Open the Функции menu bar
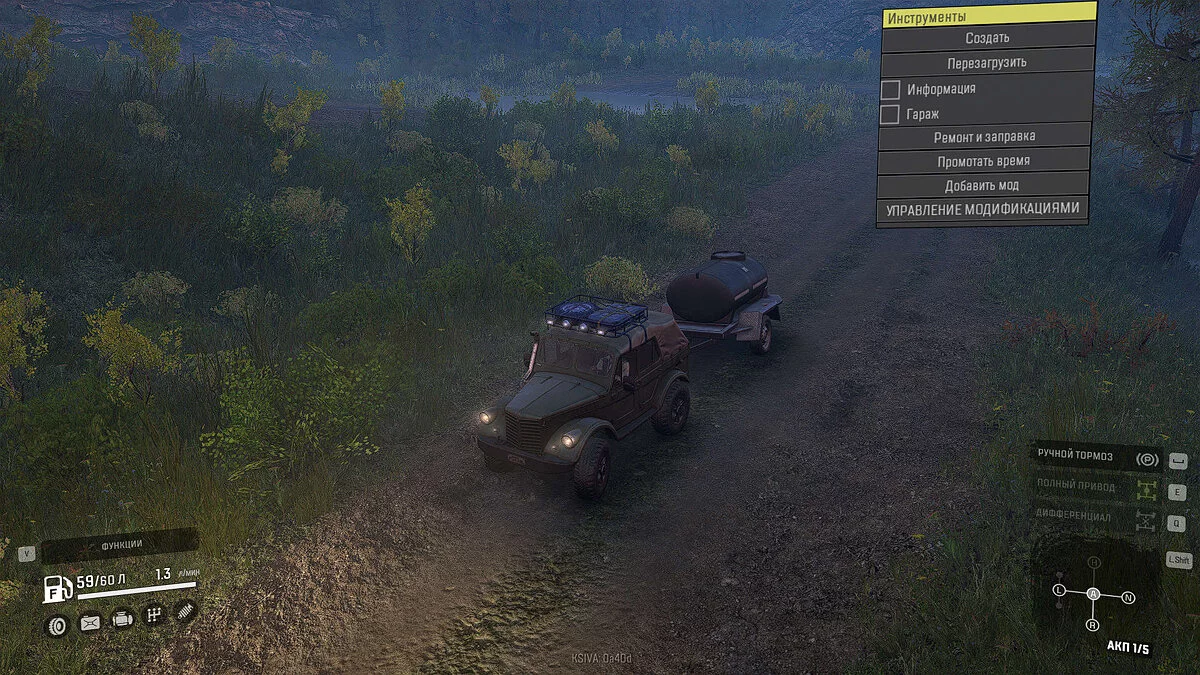1200x675 pixels. point(120,546)
